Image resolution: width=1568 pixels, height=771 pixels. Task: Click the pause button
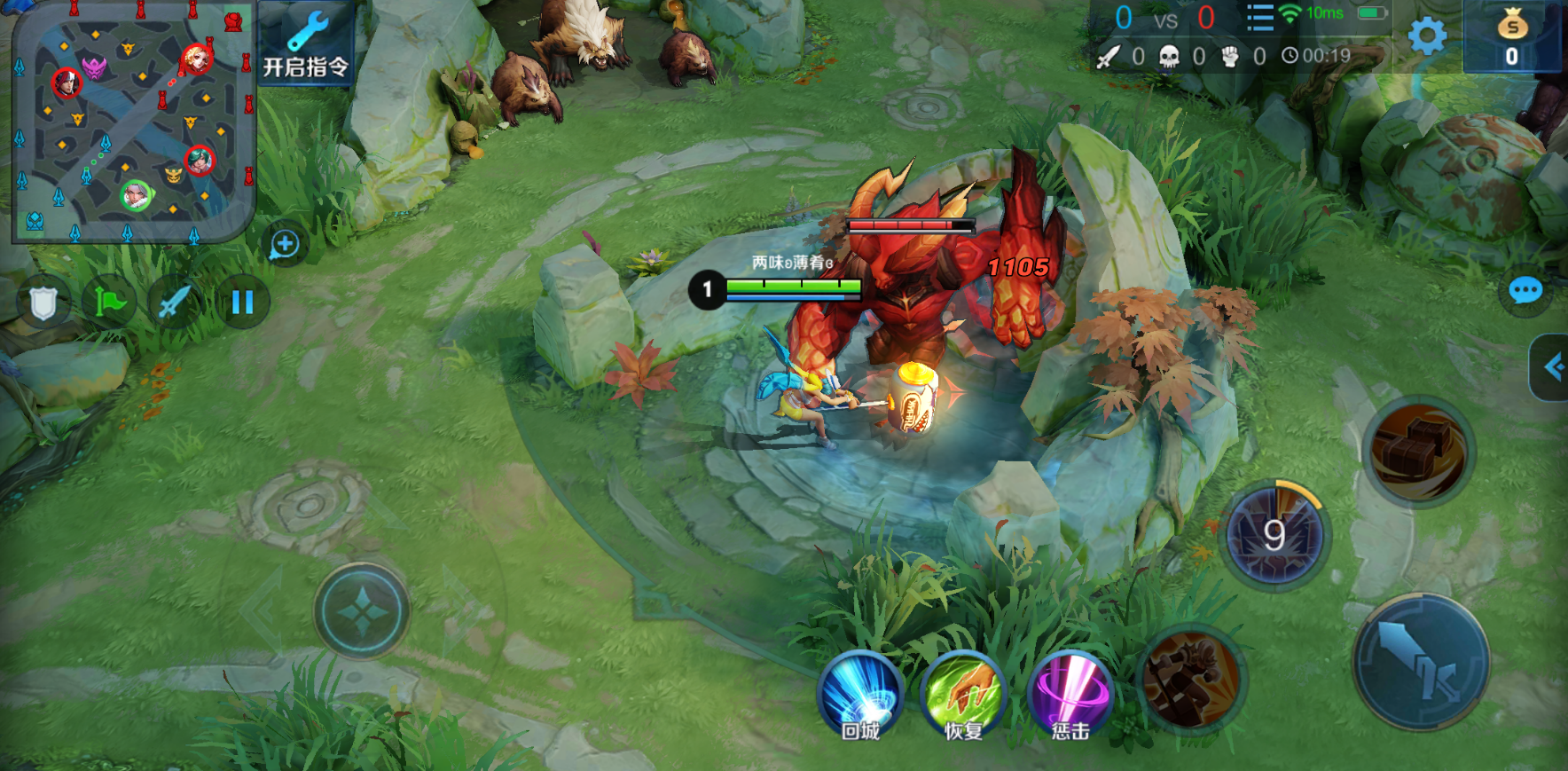pyautogui.click(x=242, y=303)
